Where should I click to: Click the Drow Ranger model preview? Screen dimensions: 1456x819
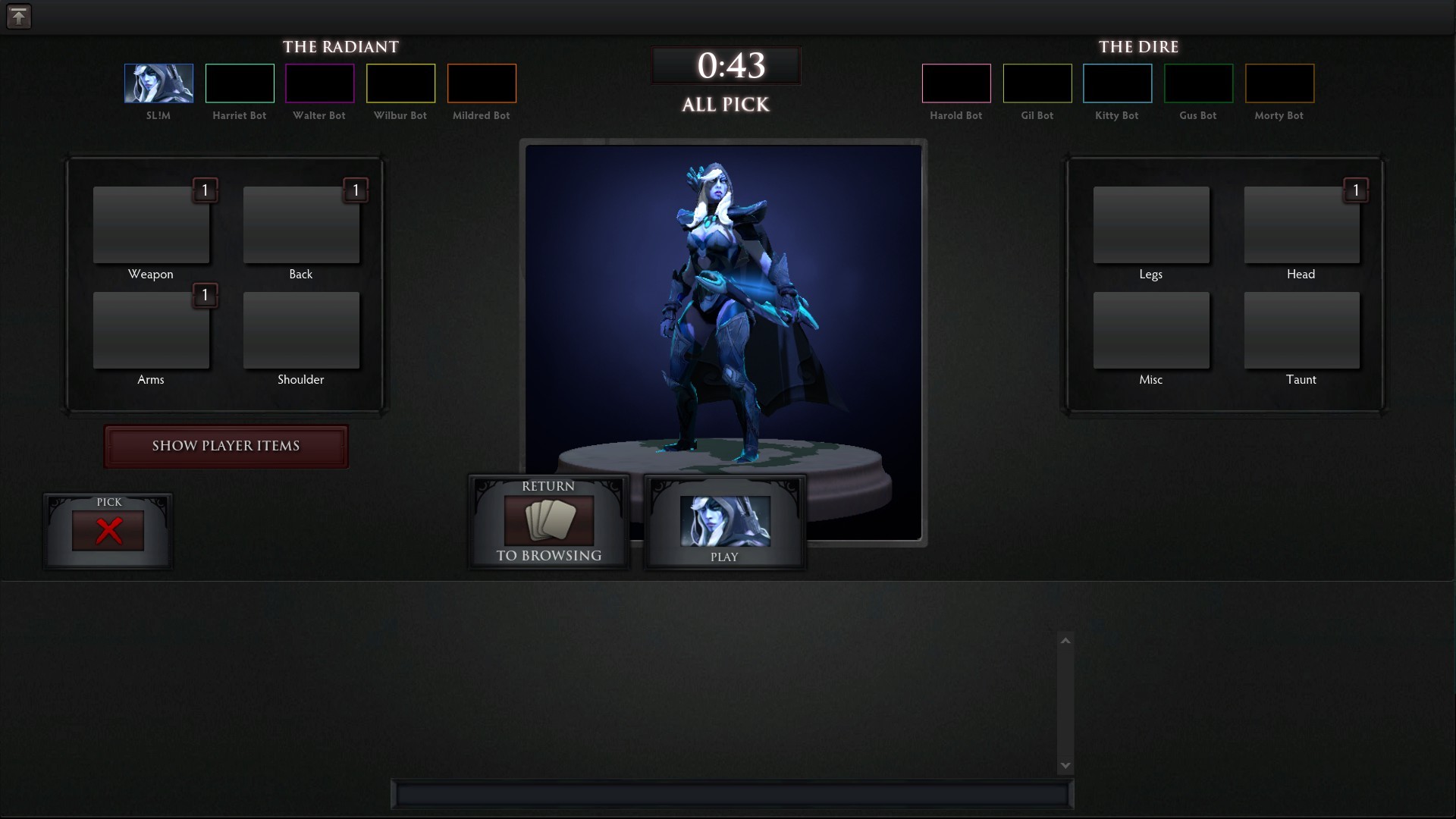pos(722,326)
